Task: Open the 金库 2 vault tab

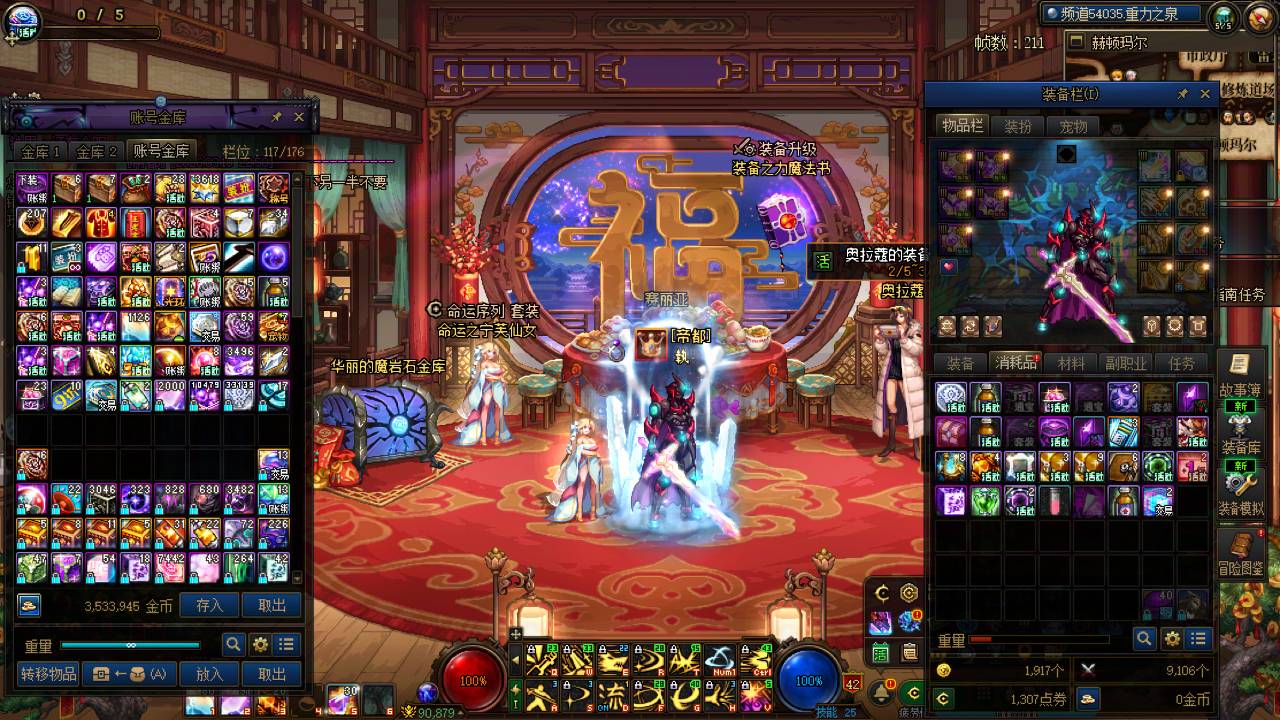Action: (97, 152)
